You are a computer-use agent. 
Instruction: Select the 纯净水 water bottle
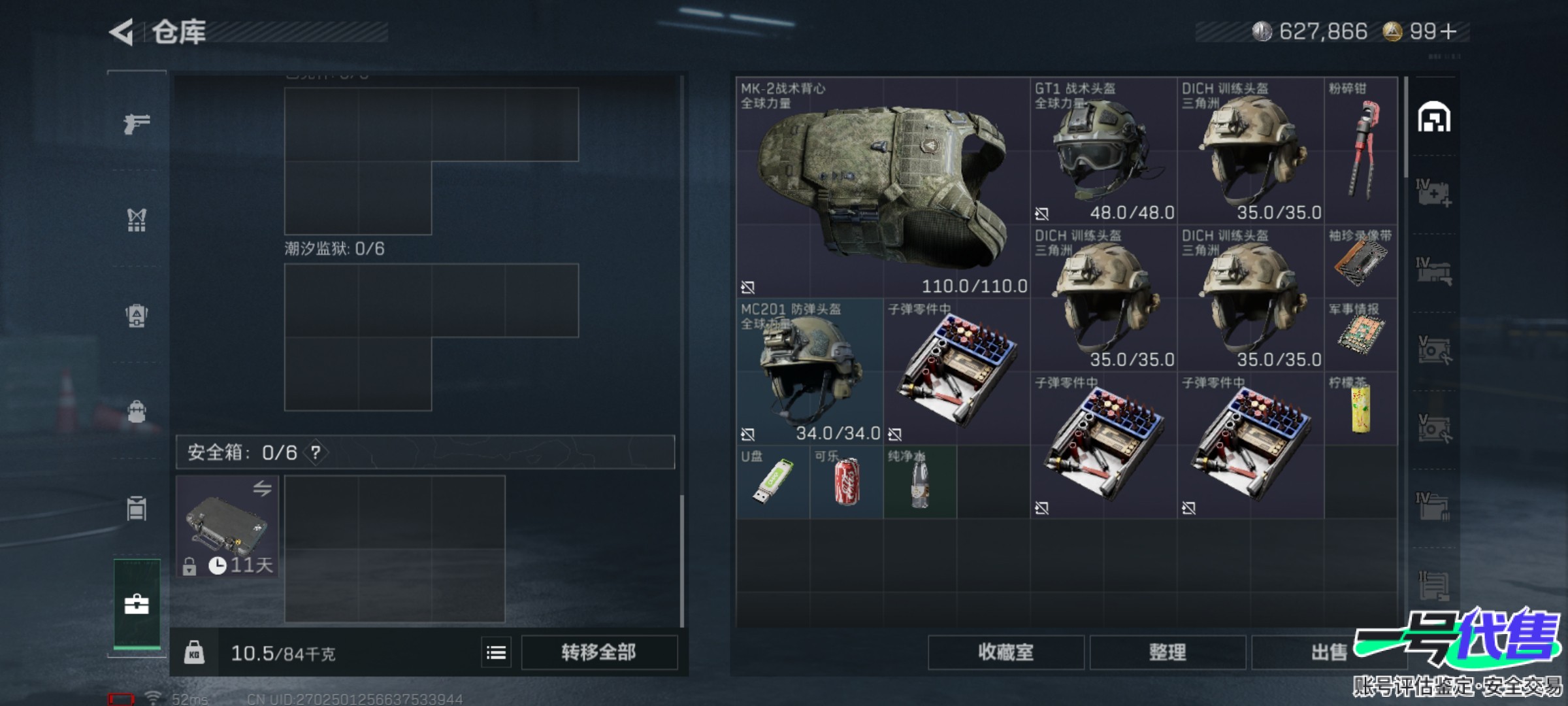919,482
